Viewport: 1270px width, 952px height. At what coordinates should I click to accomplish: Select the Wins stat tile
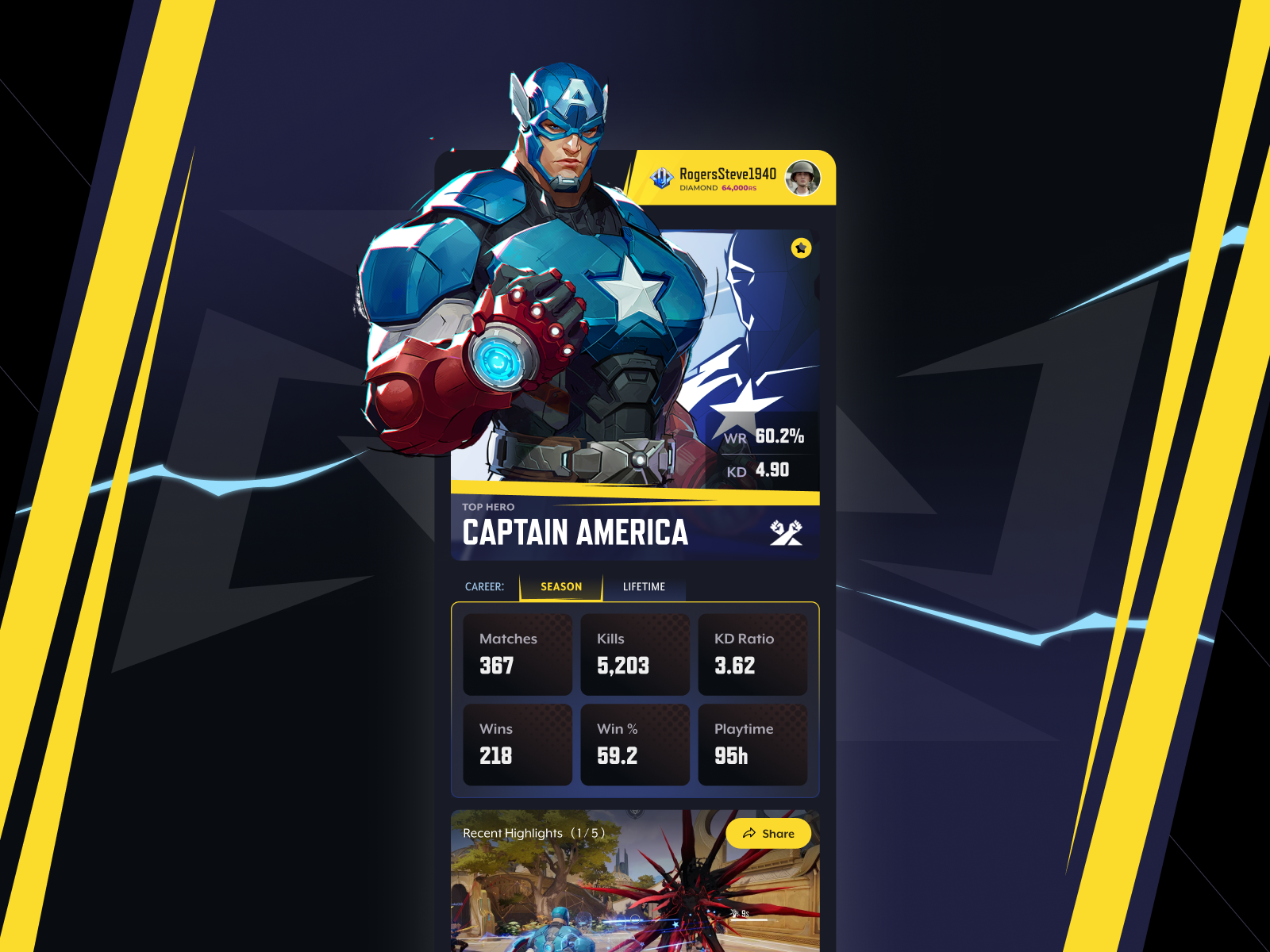(518, 745)
